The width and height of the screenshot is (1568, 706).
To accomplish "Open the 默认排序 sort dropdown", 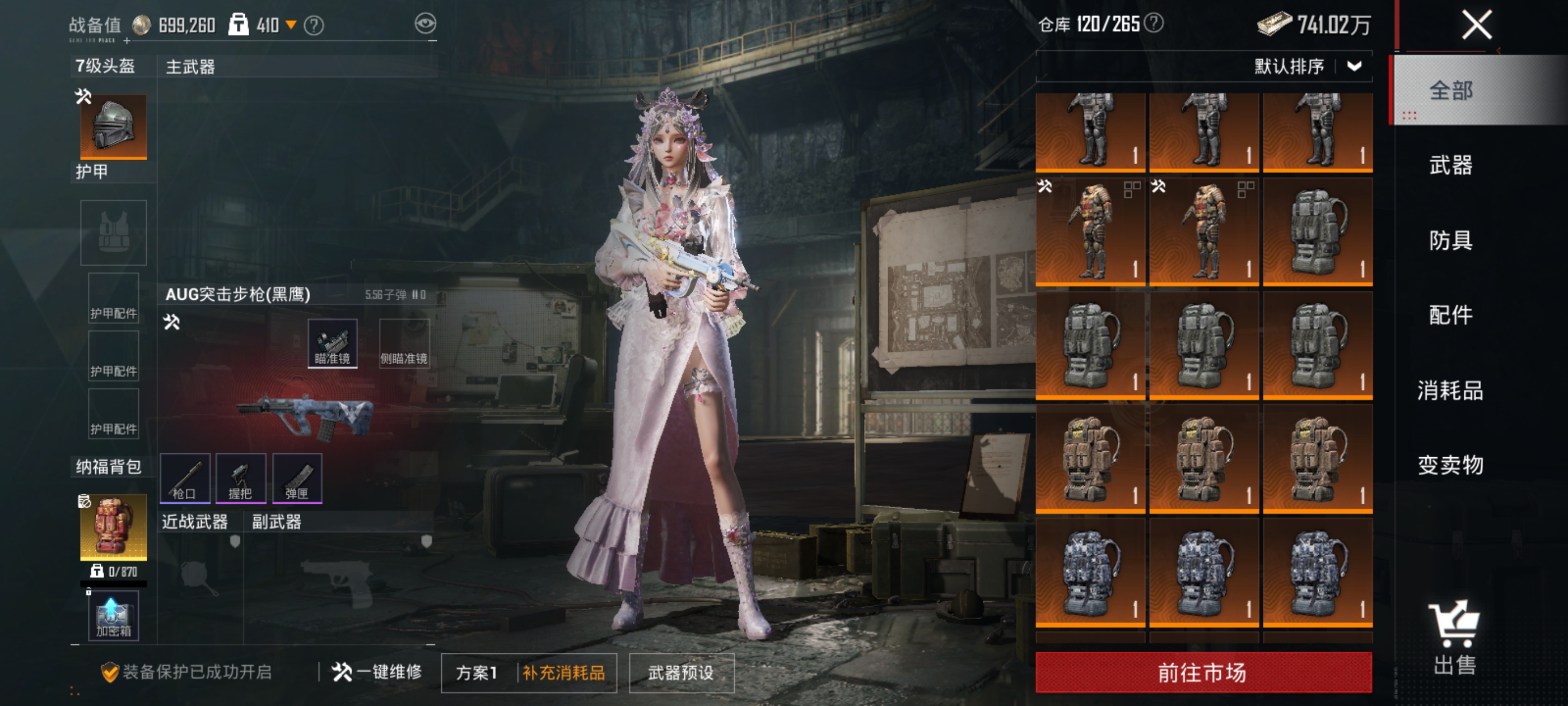I will (1306, 66).
